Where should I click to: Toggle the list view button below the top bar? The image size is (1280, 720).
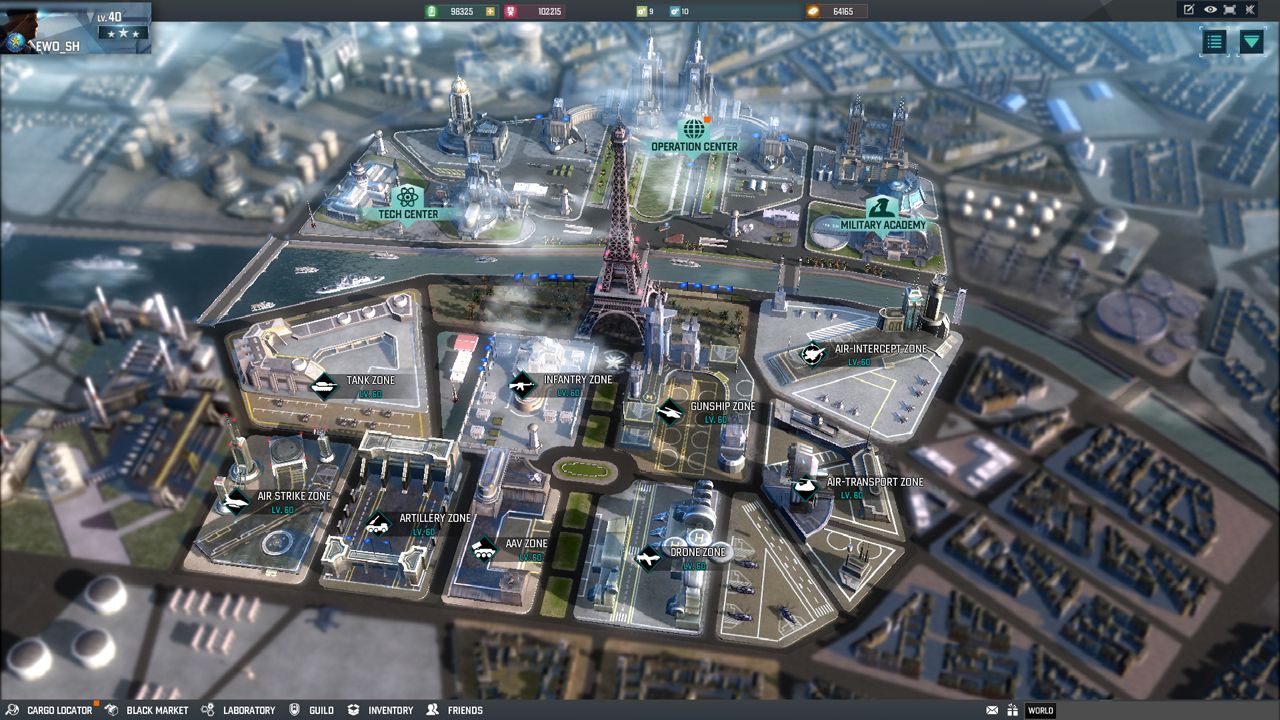1215,42
